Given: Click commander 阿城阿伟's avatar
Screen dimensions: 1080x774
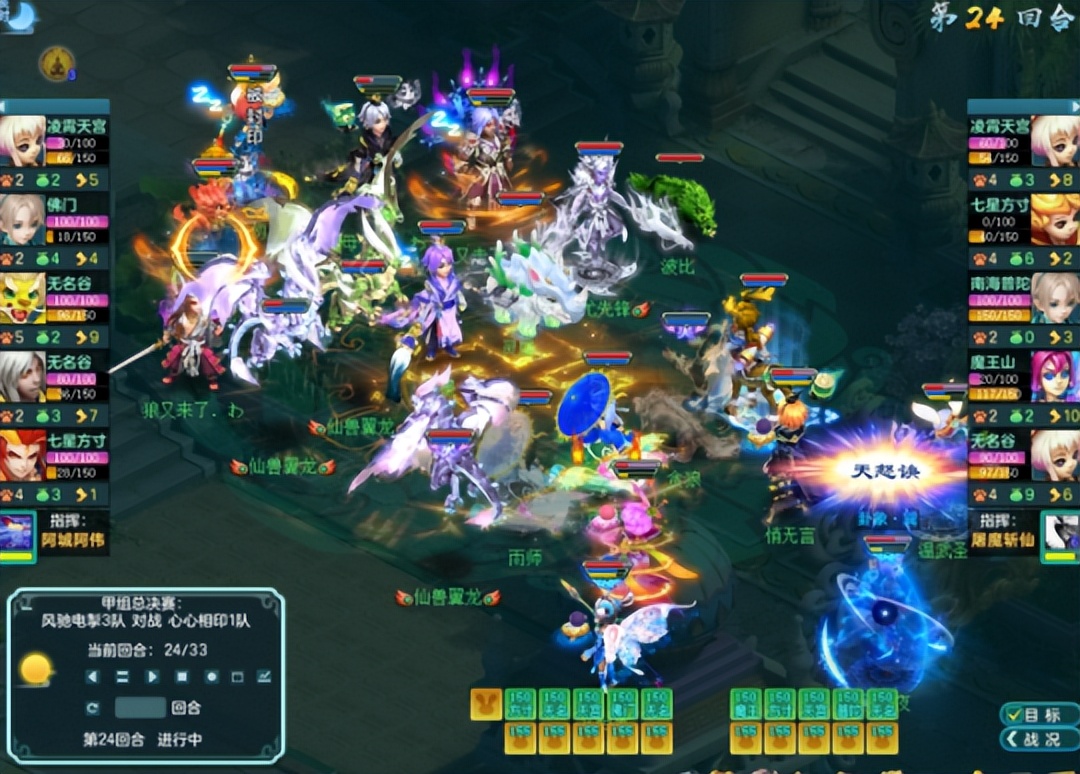Looking at the screenshot, I should point(18,536).
